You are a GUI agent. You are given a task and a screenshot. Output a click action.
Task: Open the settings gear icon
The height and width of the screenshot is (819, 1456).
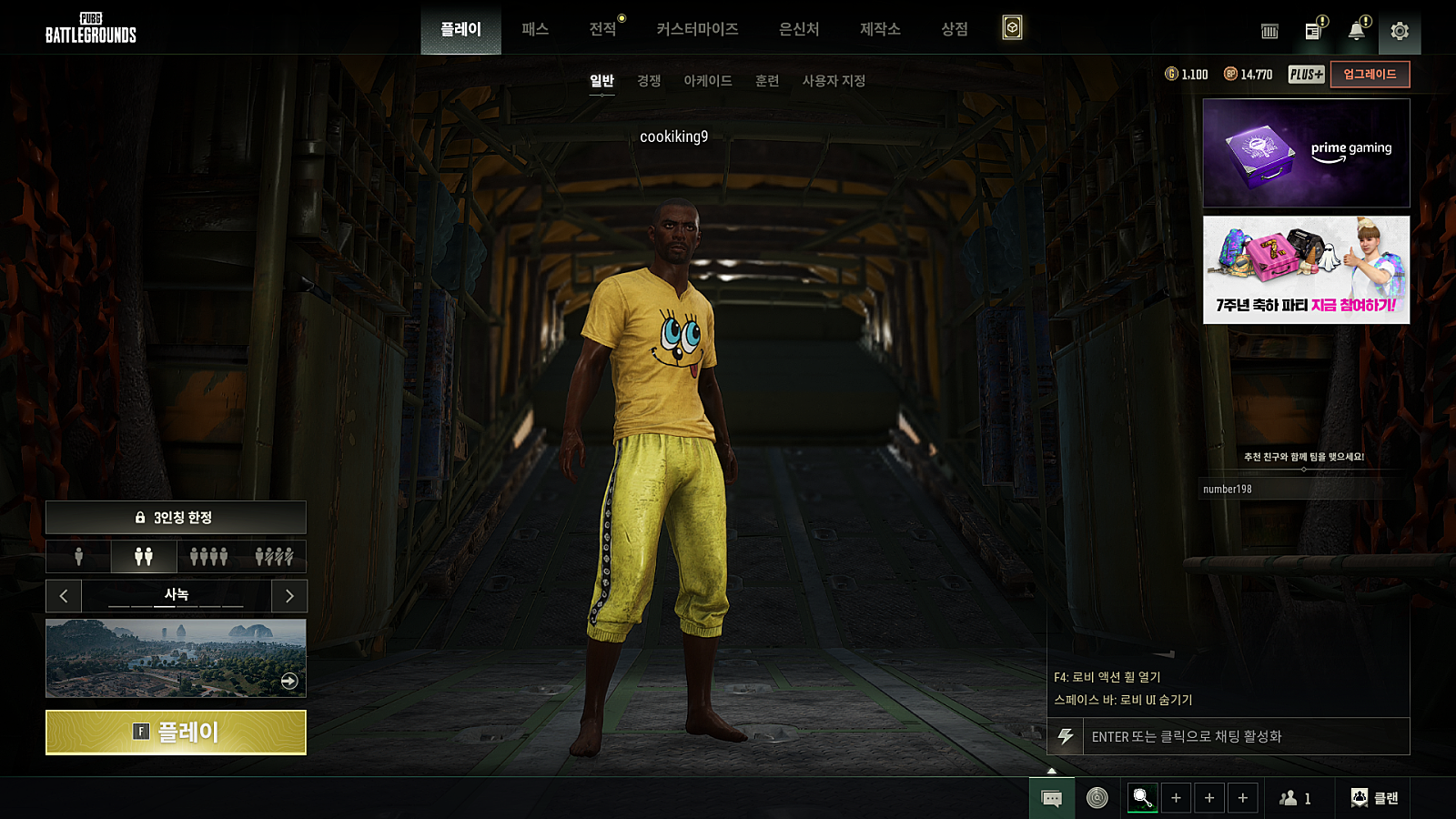point(1400,32)
